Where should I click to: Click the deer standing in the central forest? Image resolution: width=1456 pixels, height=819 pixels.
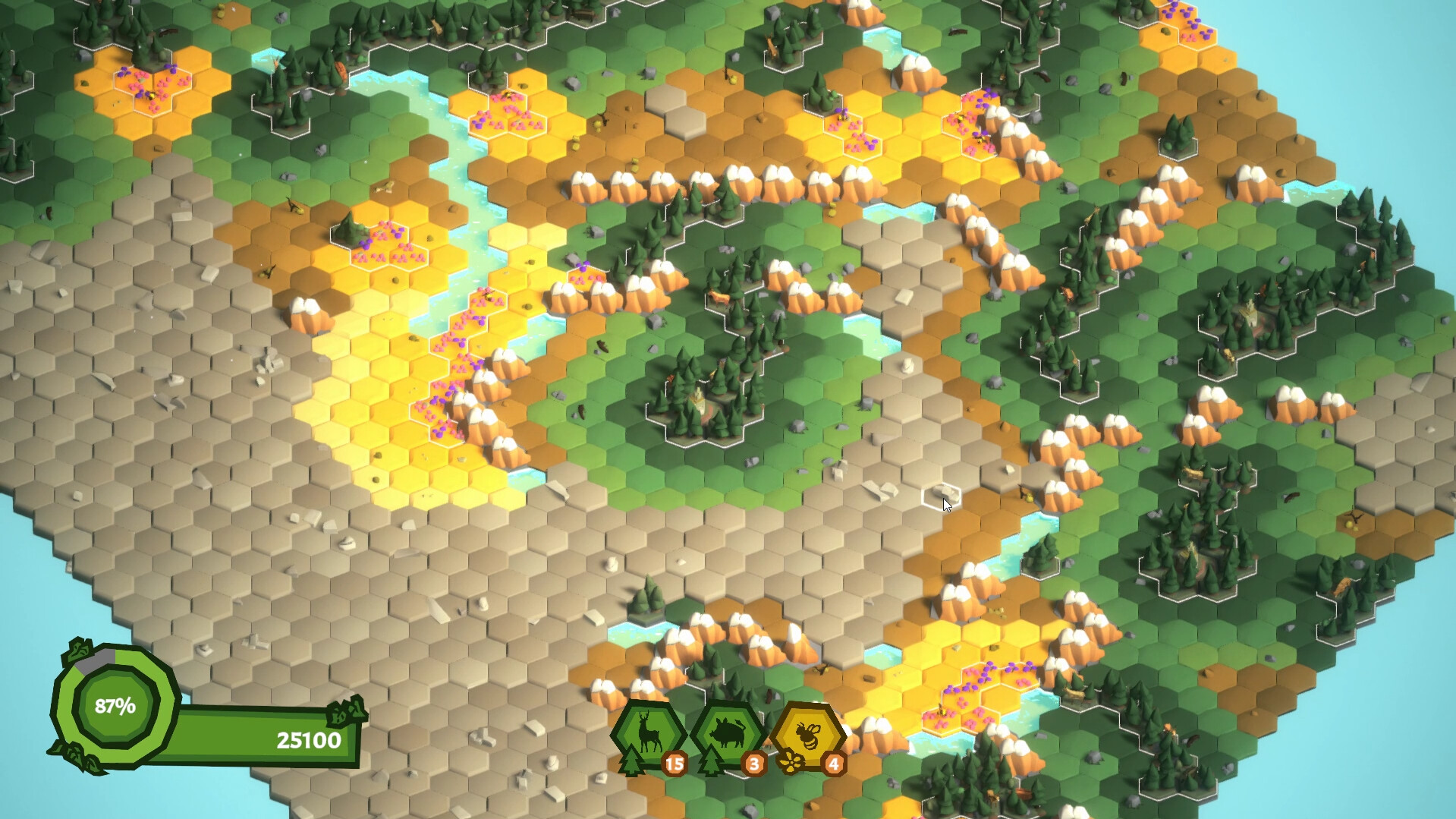(x=719, y=299)
